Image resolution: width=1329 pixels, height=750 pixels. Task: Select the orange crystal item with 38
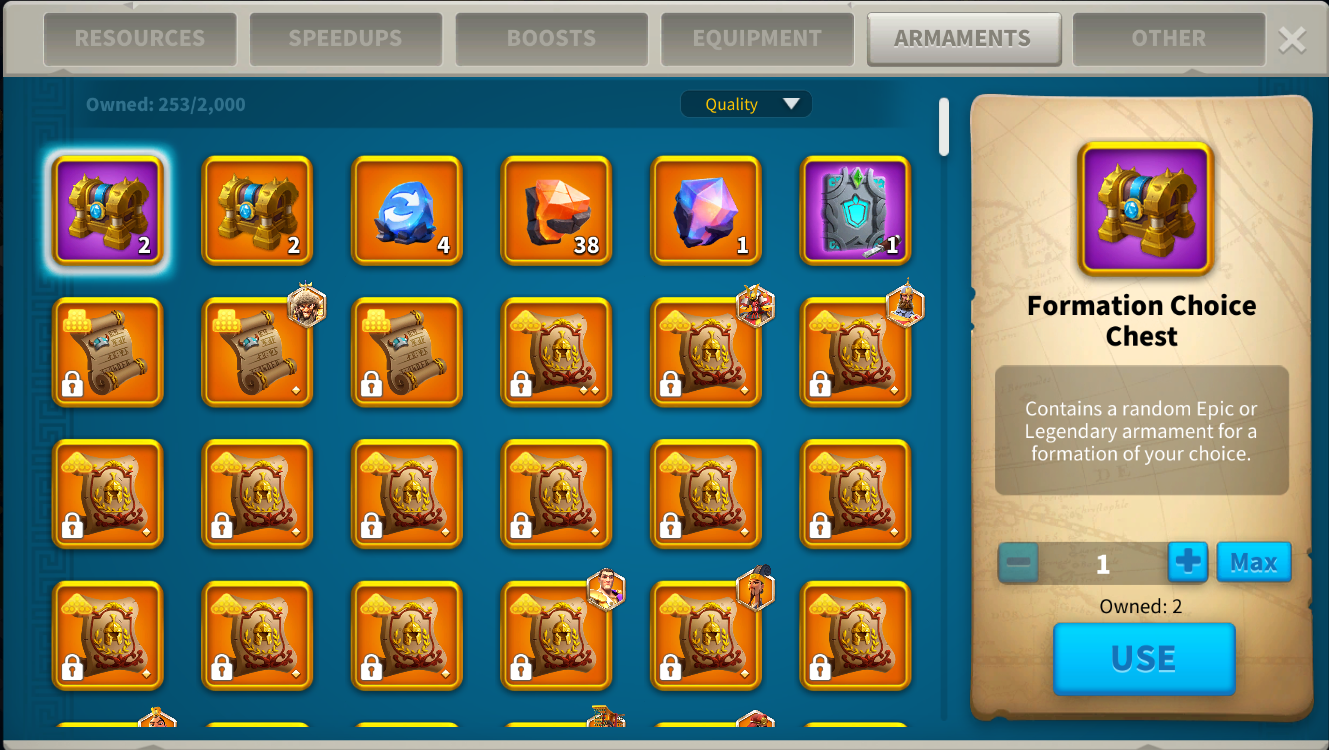tap(556, 210)
